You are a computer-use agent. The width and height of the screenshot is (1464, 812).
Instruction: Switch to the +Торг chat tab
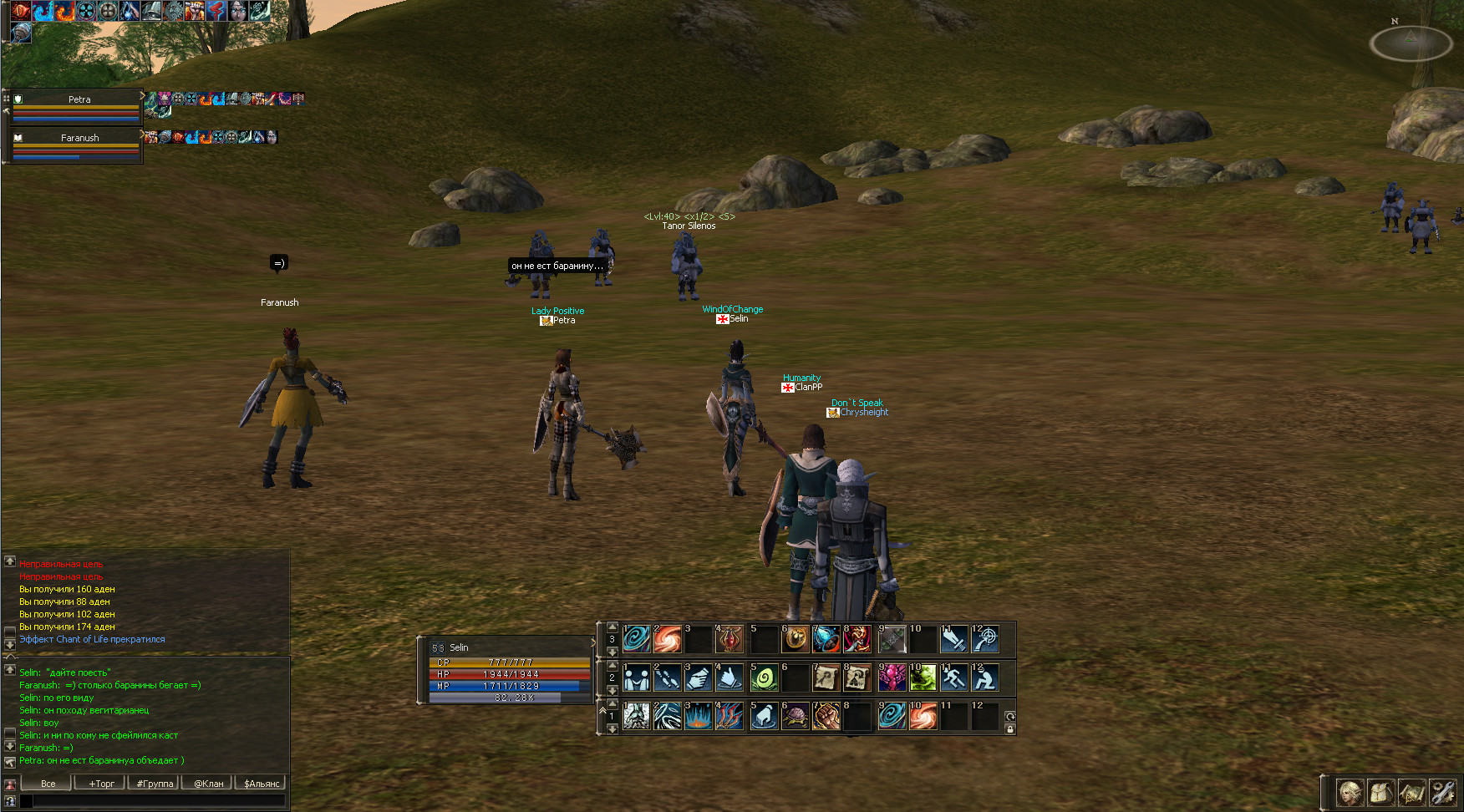click(101, 784)
